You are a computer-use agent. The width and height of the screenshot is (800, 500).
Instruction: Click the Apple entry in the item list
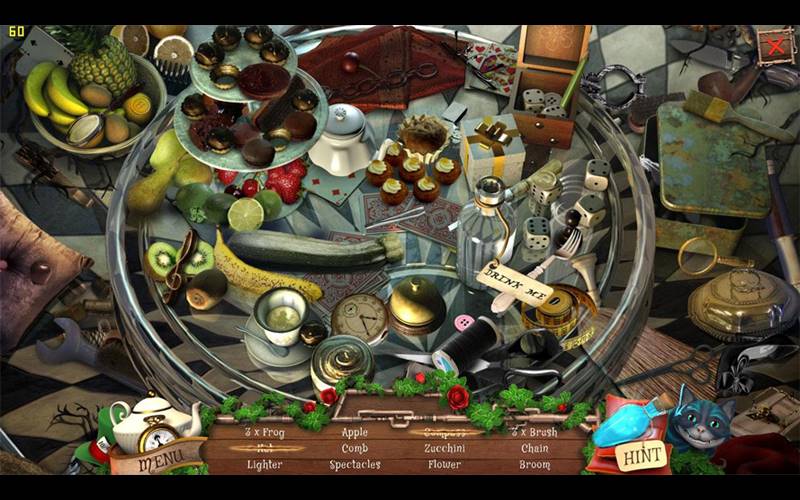click(x=354, y=433)
